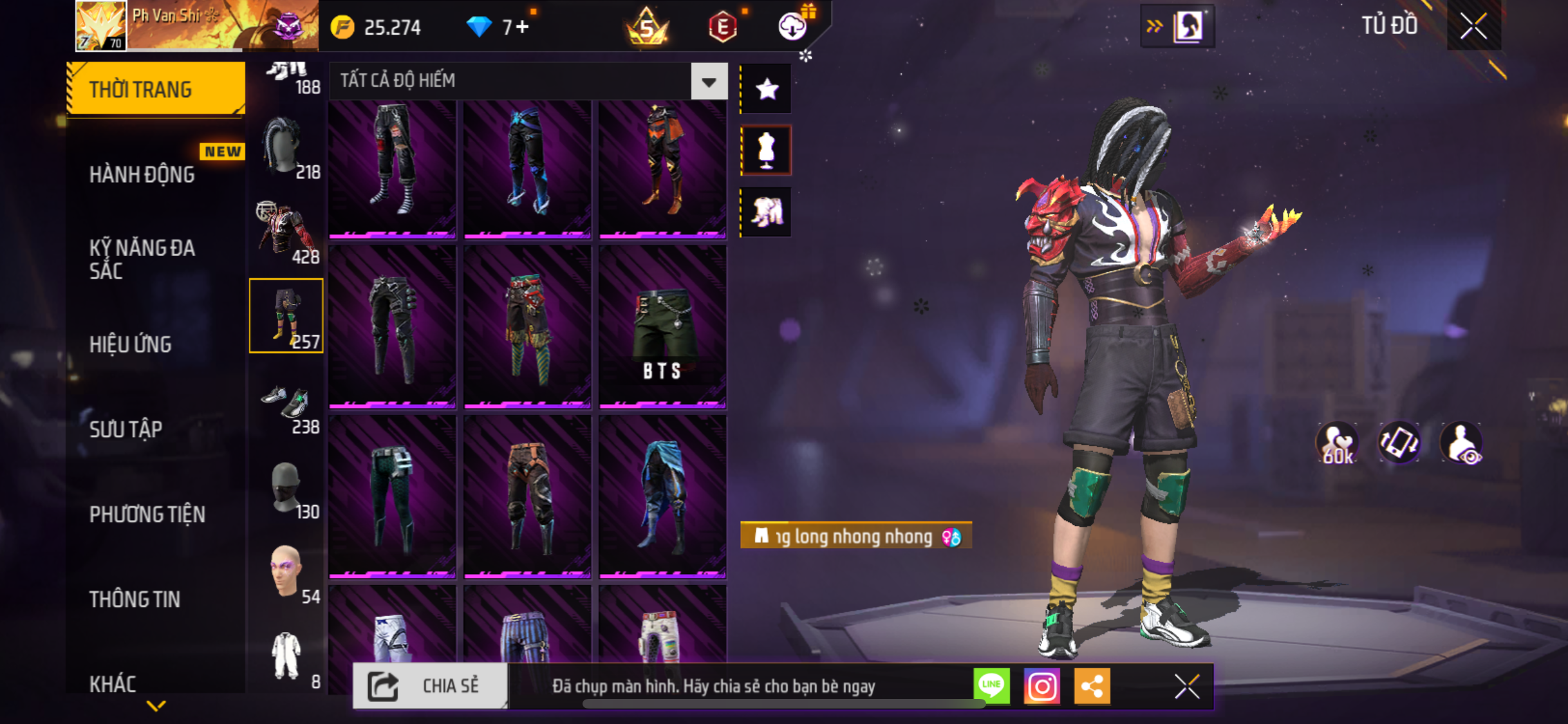This screenshot has height=724, width=1568.
Task: Add diamonds with the plus button
Action: [x=523, y=27]
